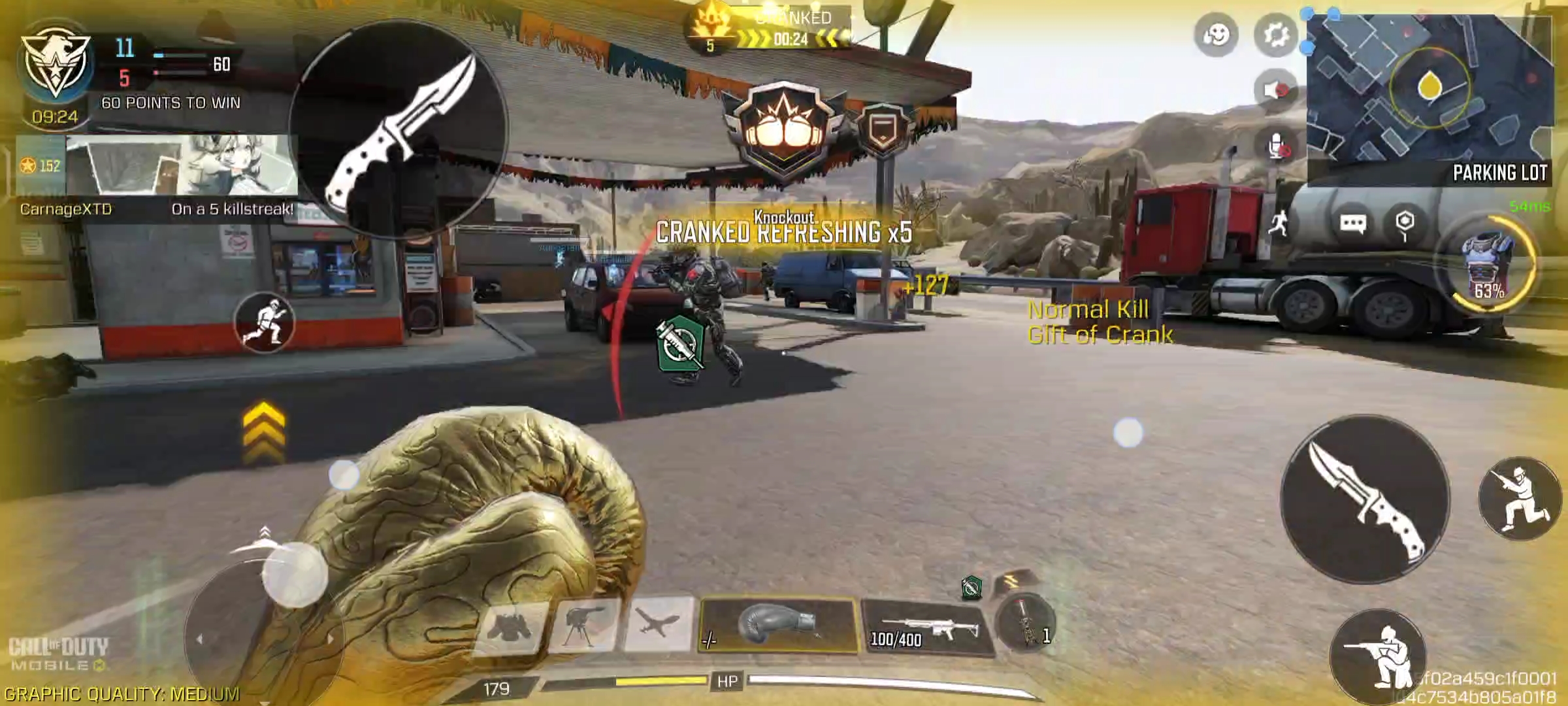Open the quick chat speech bubble
Image resolution: width=1568 pixels, height=706 pixels.
pos(1352,224)
